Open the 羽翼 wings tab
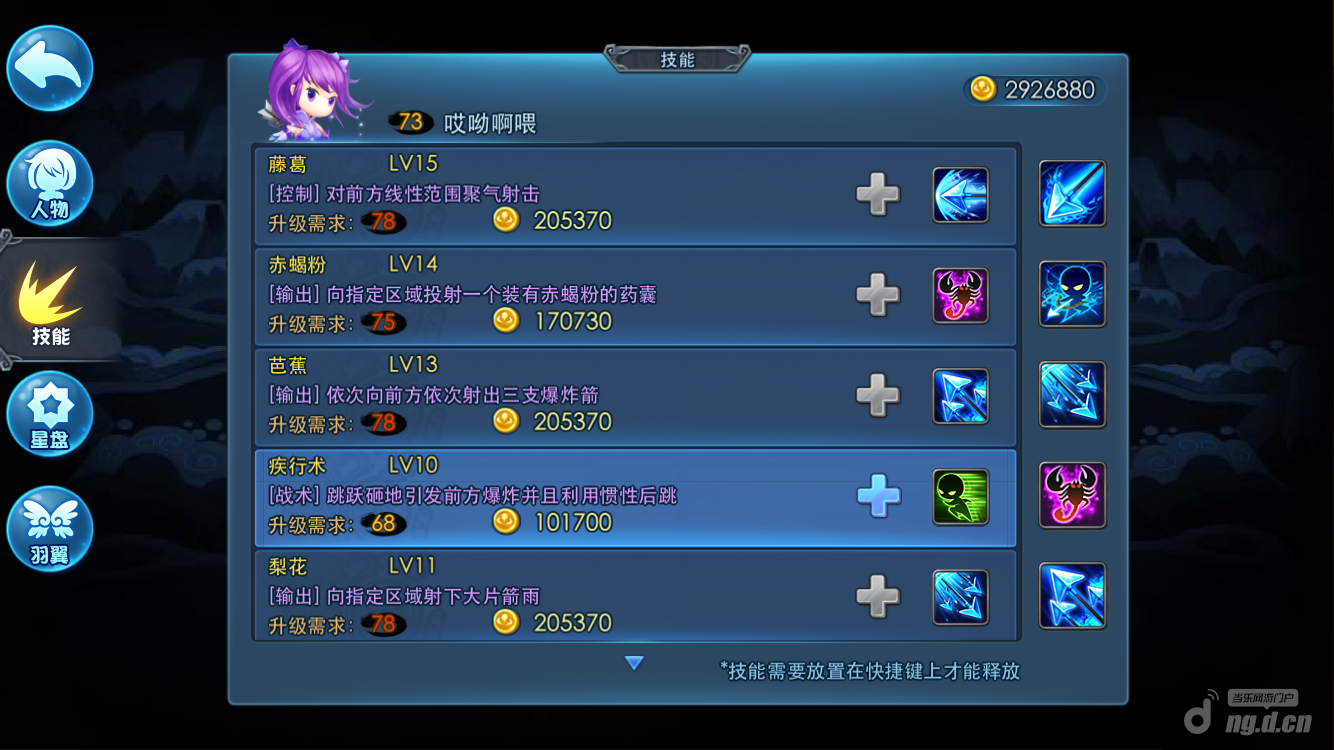 (50, 529)
